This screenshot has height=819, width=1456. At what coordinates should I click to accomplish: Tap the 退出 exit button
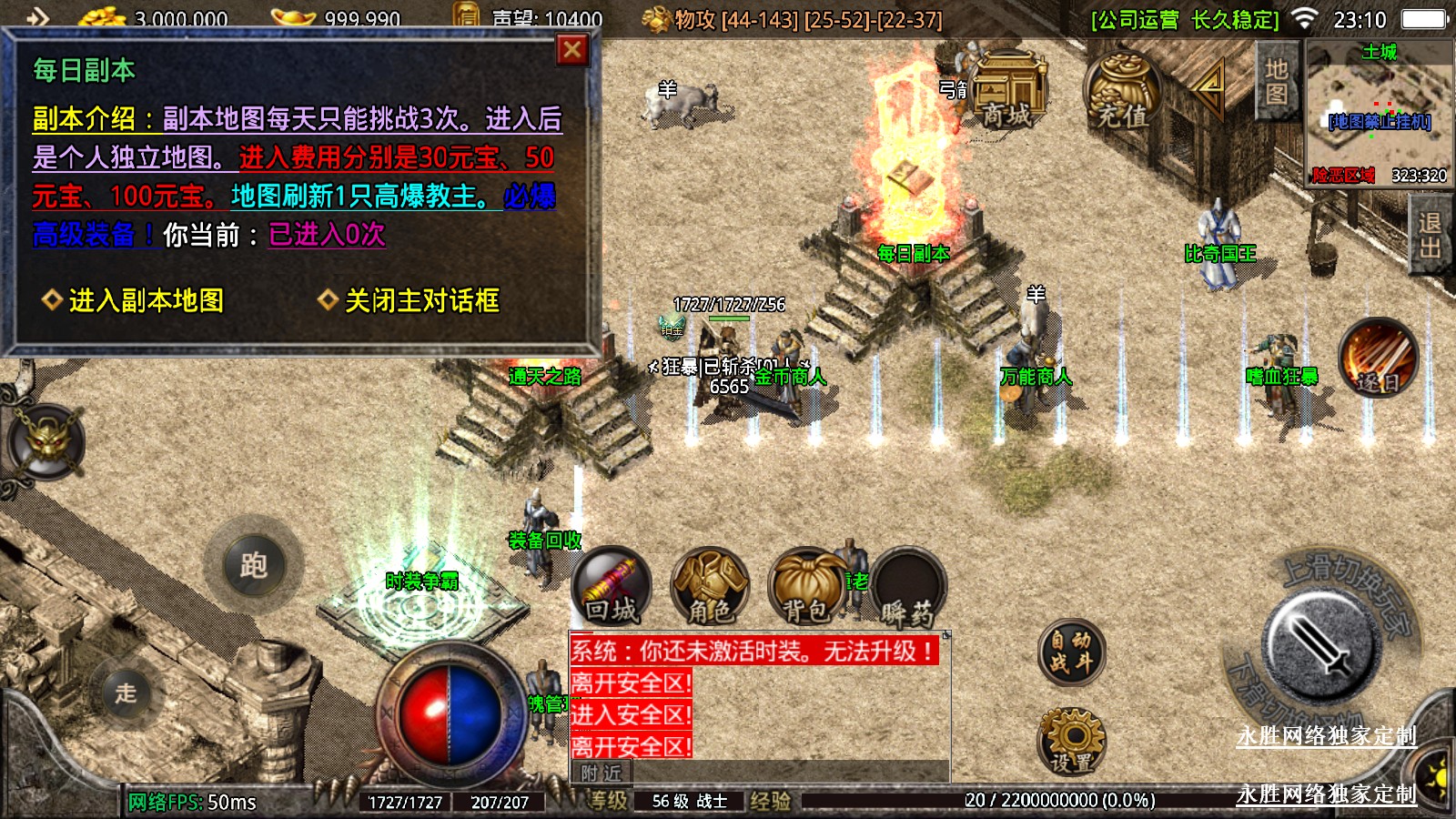1430,235
